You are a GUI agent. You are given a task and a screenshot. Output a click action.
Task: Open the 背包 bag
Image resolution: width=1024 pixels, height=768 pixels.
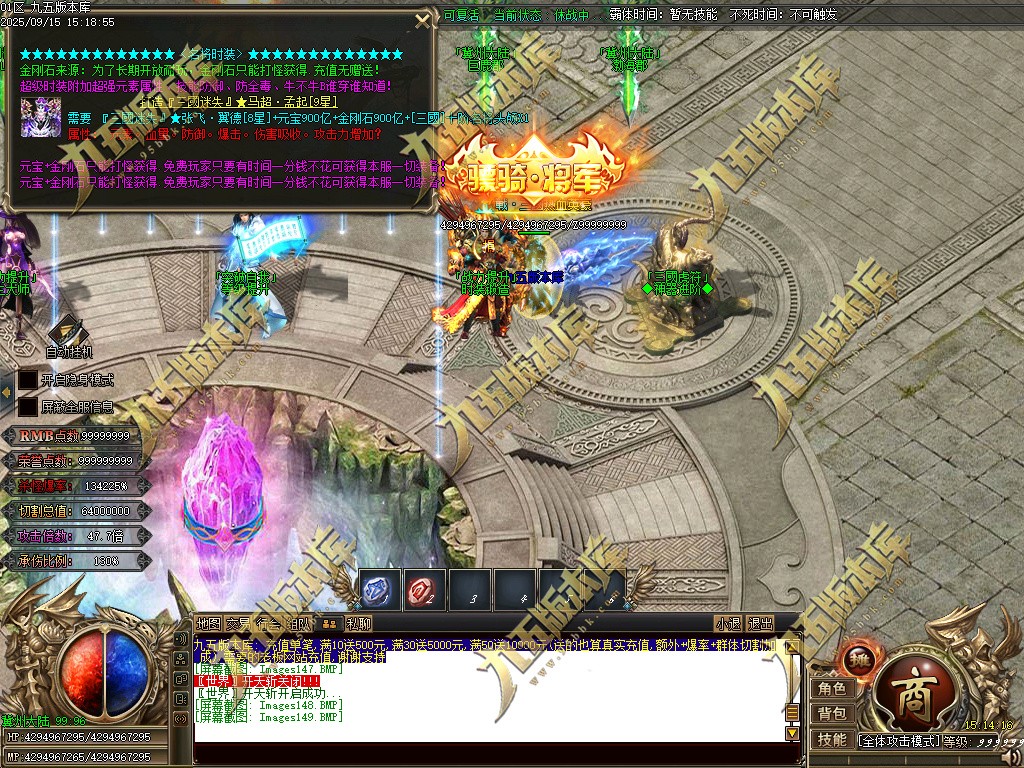(831, 713)
